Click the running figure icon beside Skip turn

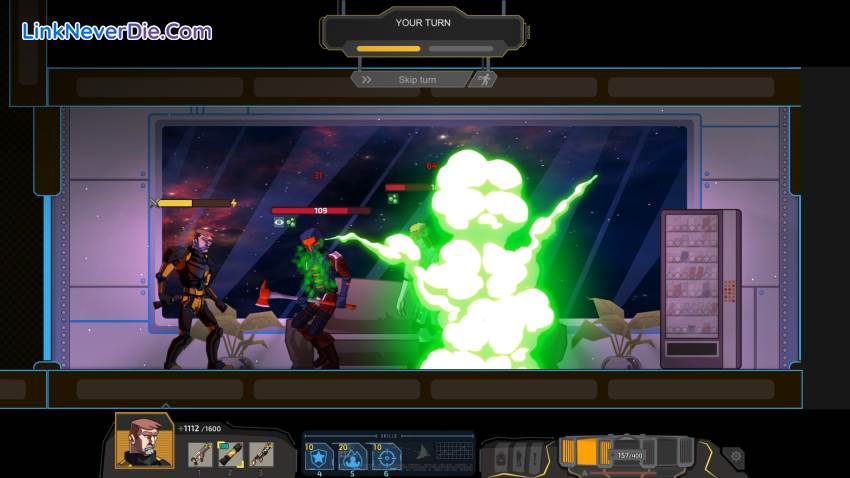pyautogui.click(x=485, y=79)
